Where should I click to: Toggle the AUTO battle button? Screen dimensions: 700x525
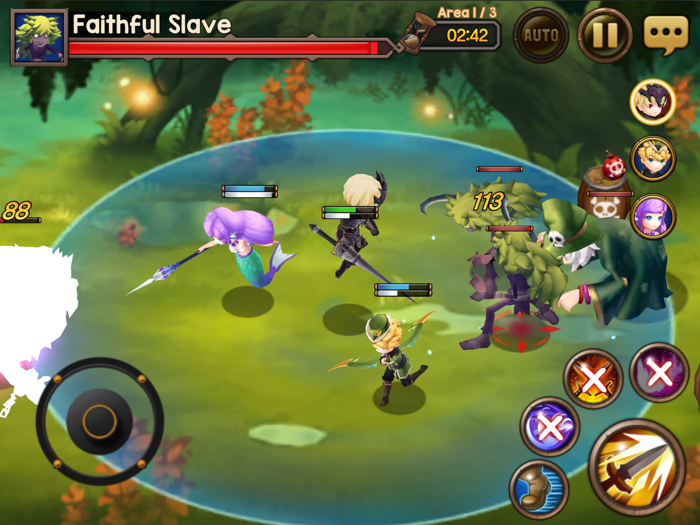(x=541, y=36)
